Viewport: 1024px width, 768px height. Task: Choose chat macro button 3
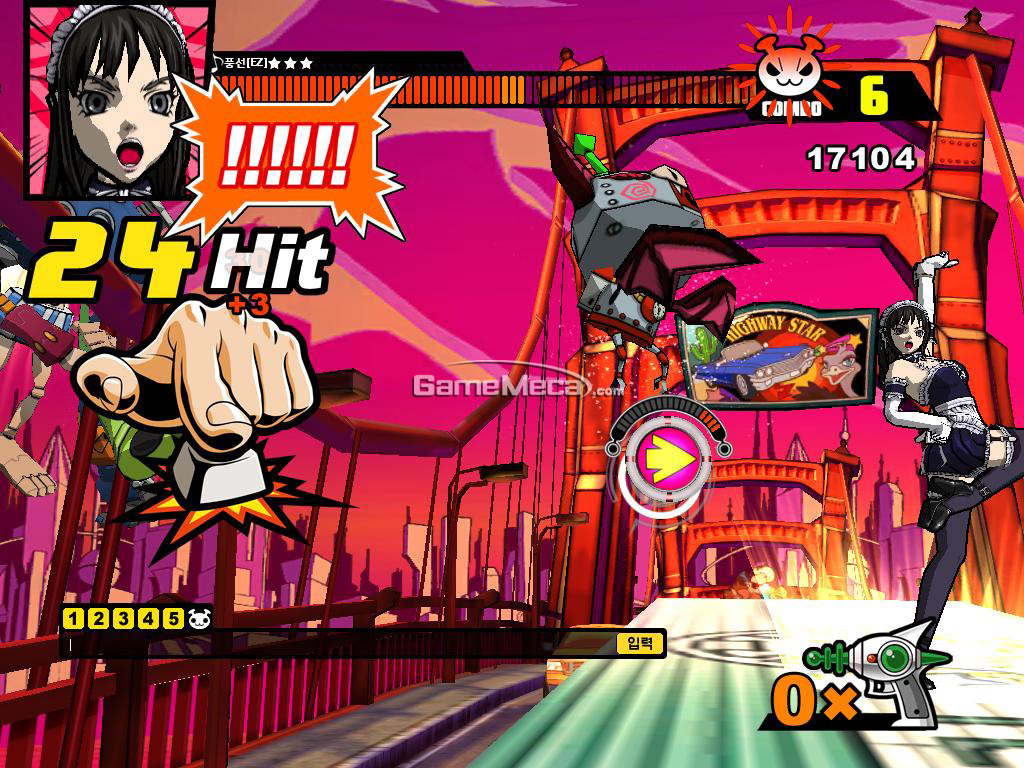(x=123, y=618)
